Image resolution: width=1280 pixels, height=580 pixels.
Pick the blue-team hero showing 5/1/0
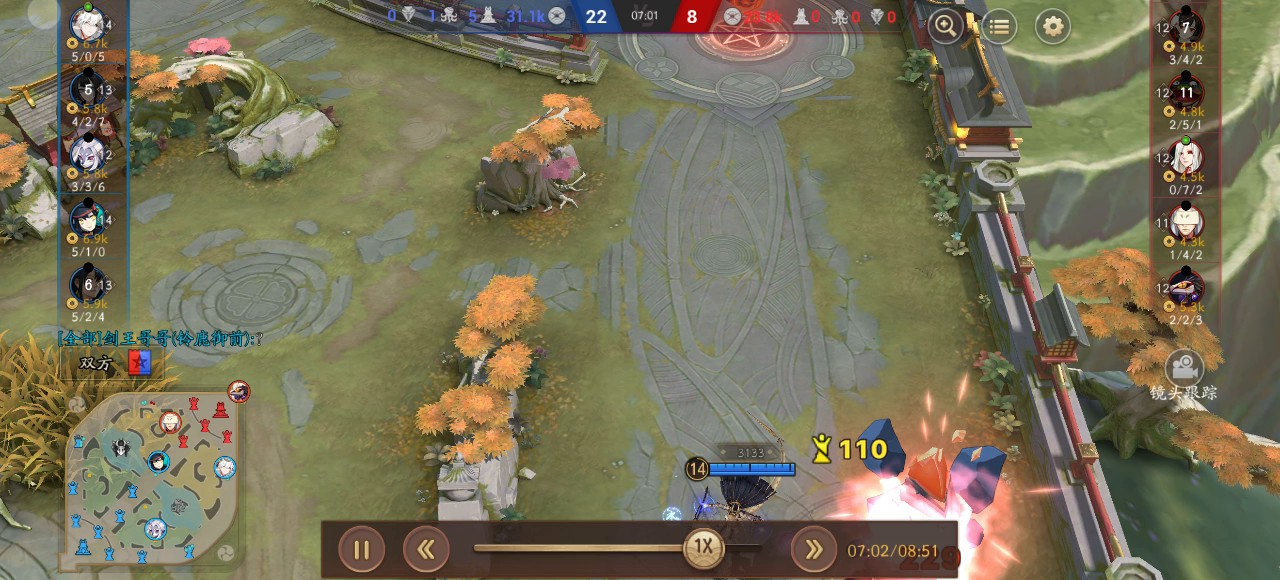coord(89,218)
